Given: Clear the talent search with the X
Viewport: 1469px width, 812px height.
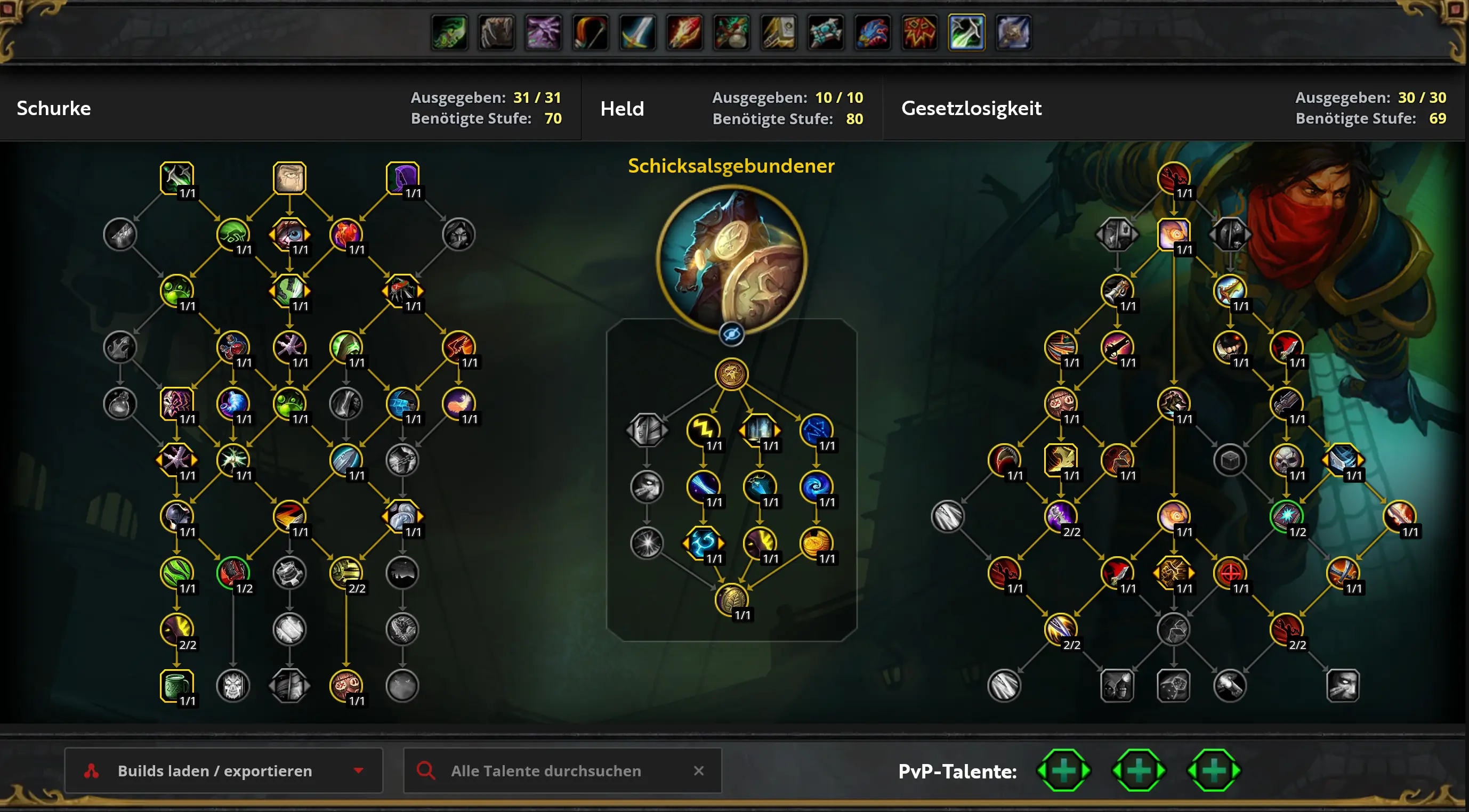Looking at the screenshot, I should point(699,770).
